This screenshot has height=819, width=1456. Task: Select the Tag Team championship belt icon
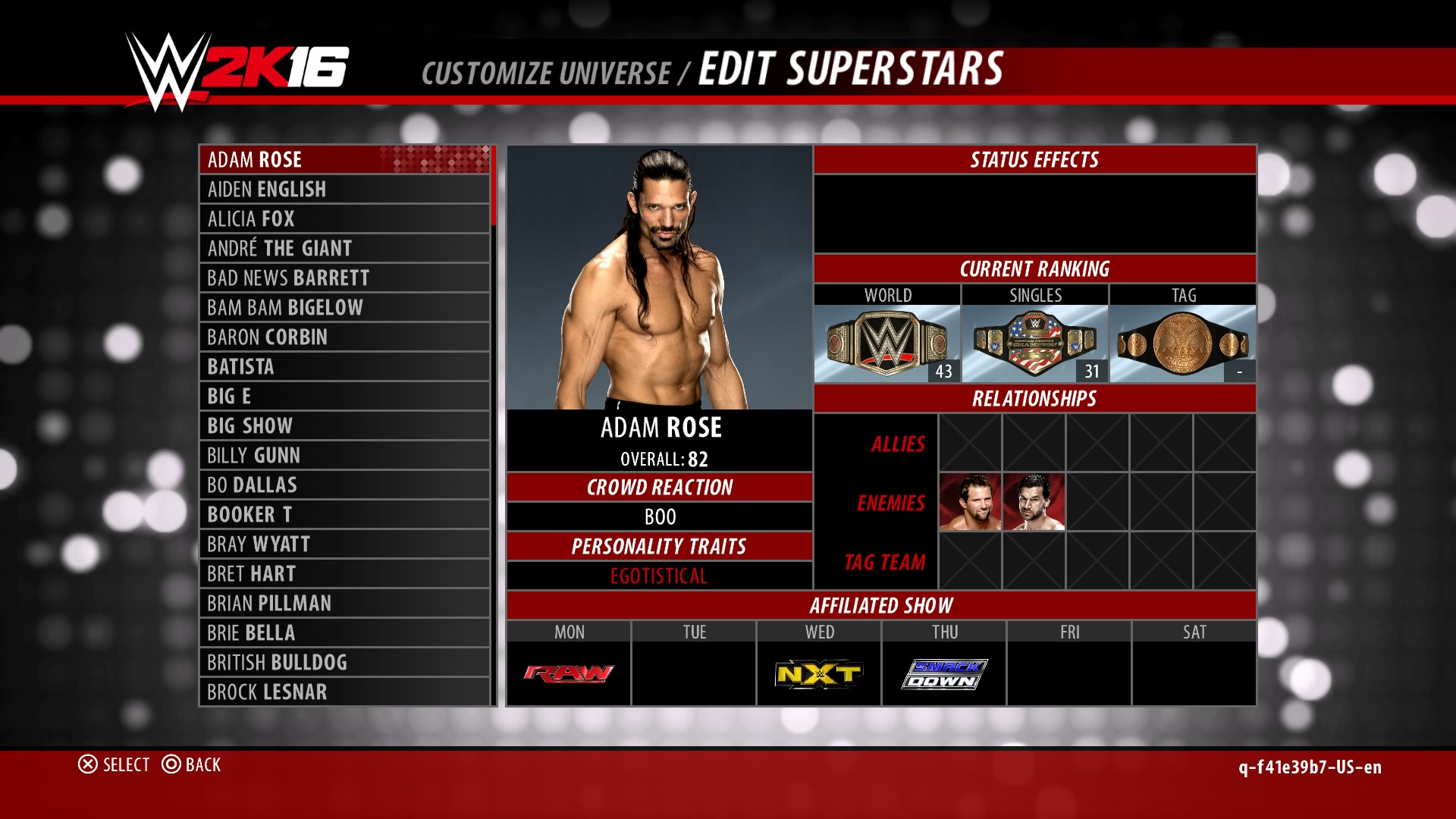tap(1181, 341)
